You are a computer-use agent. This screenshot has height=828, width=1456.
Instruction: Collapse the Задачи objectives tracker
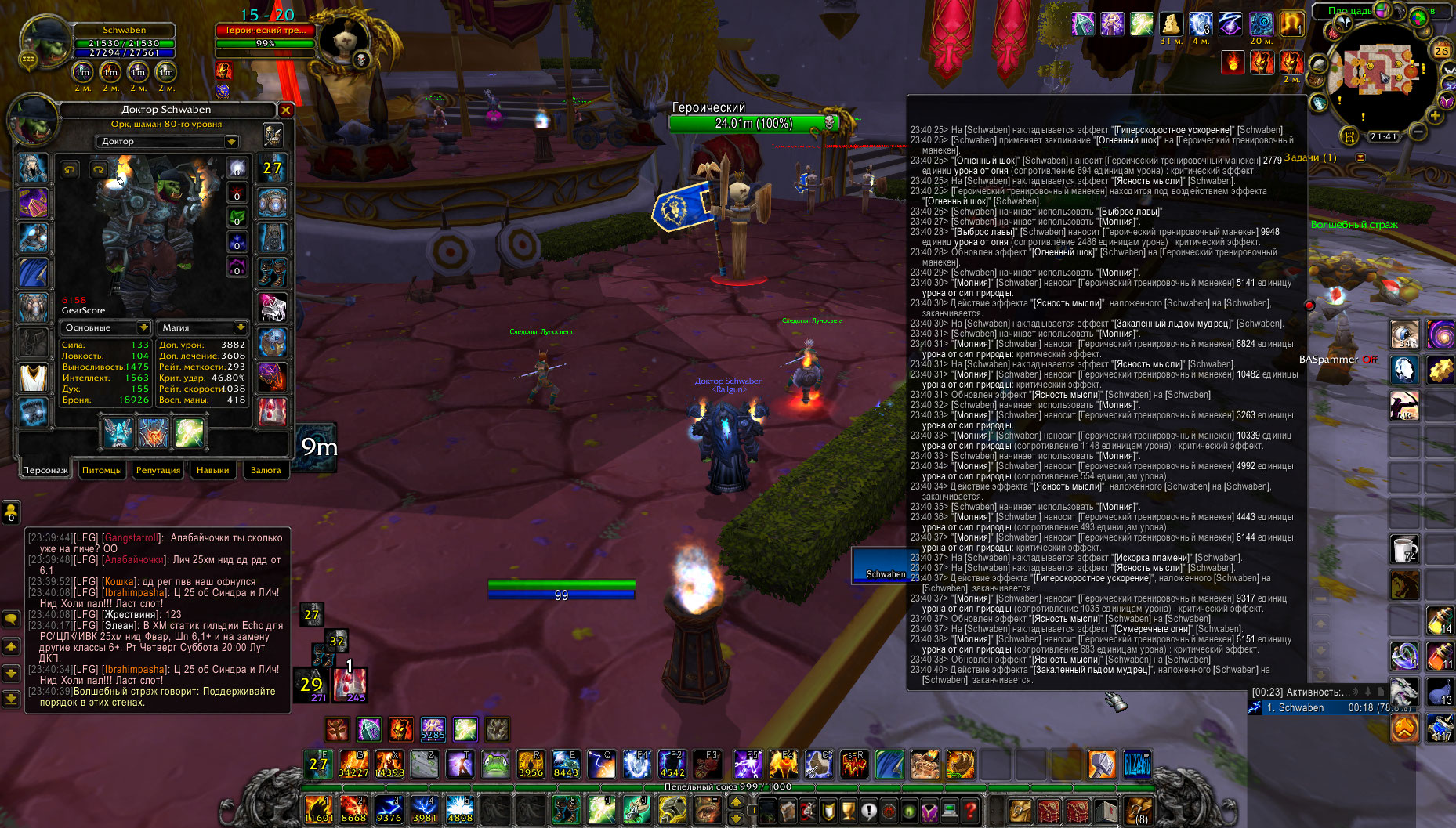(1360, 157)
